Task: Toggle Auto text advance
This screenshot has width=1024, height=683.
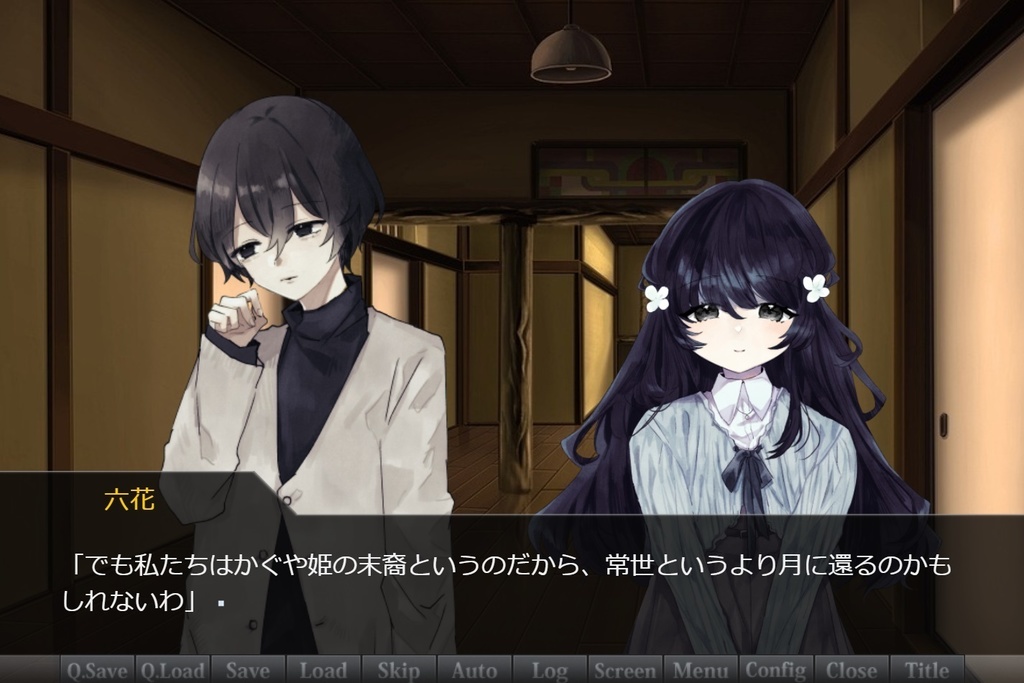Action: tap(474, 670)
